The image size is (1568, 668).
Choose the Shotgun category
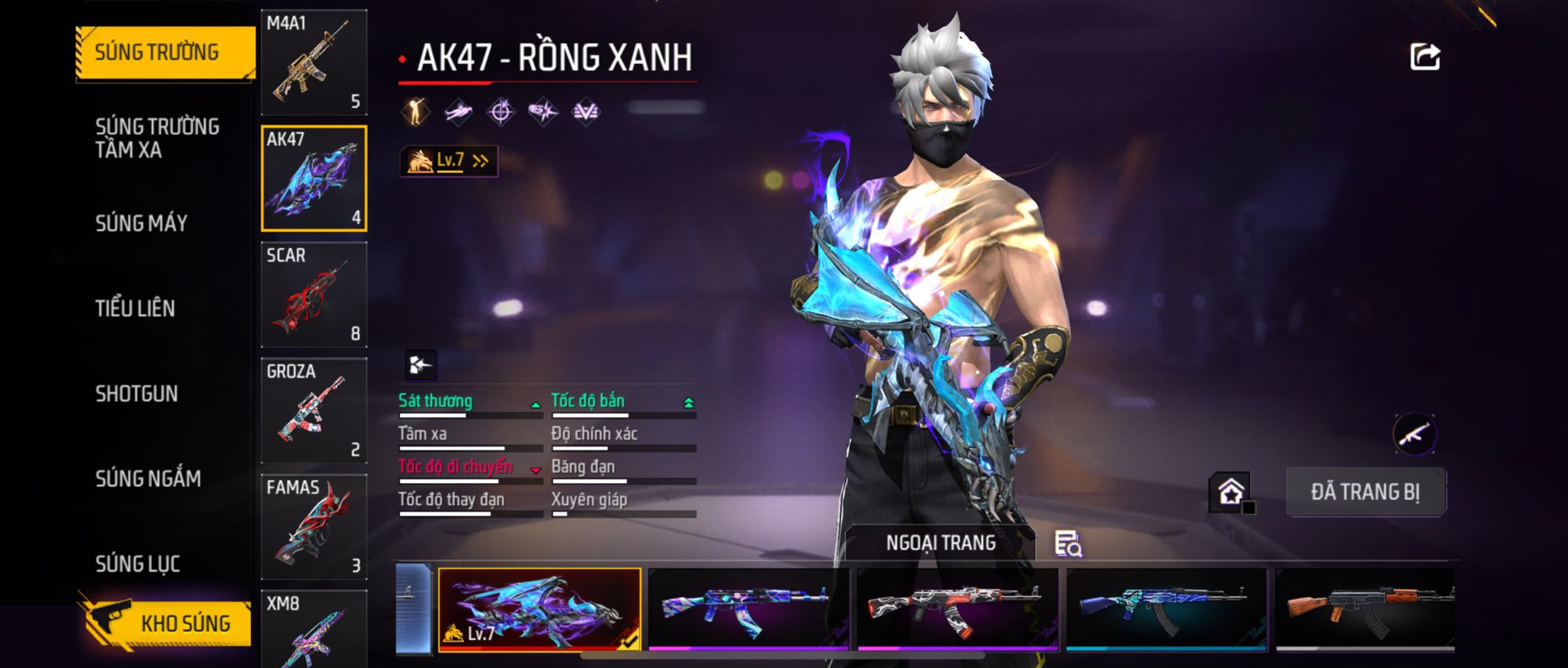137,393
